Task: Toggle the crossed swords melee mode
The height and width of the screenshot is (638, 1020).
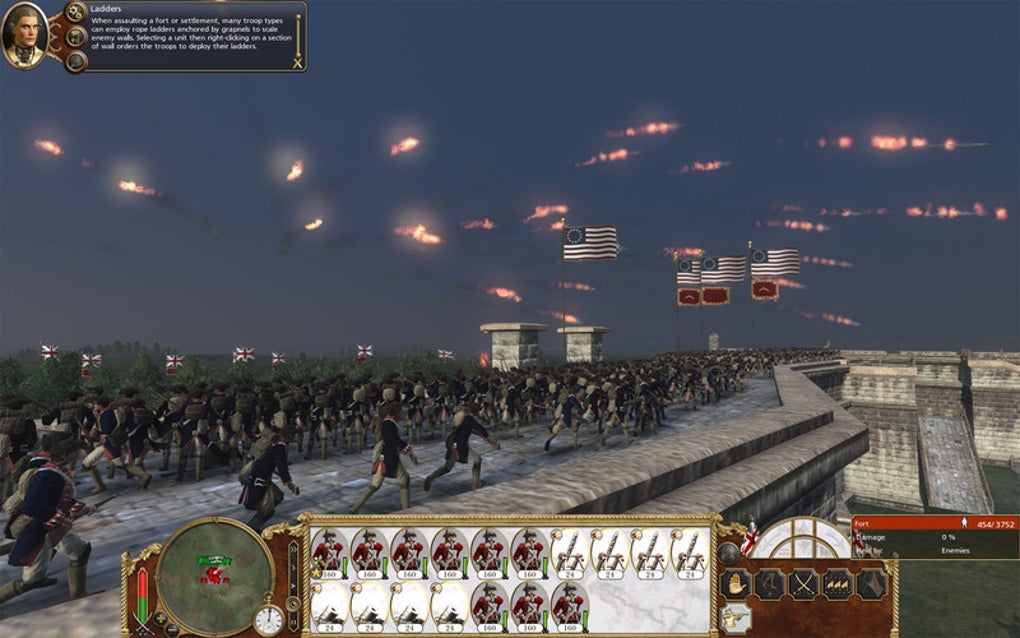Action: tap(803, 584)
